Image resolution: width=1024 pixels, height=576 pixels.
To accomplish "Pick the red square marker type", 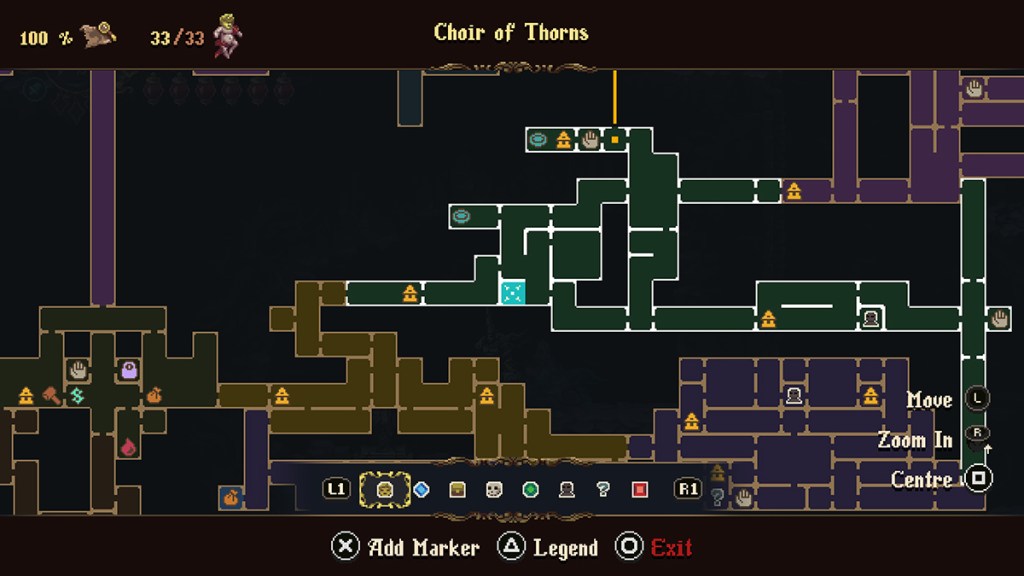I will [x=640, y=490].
